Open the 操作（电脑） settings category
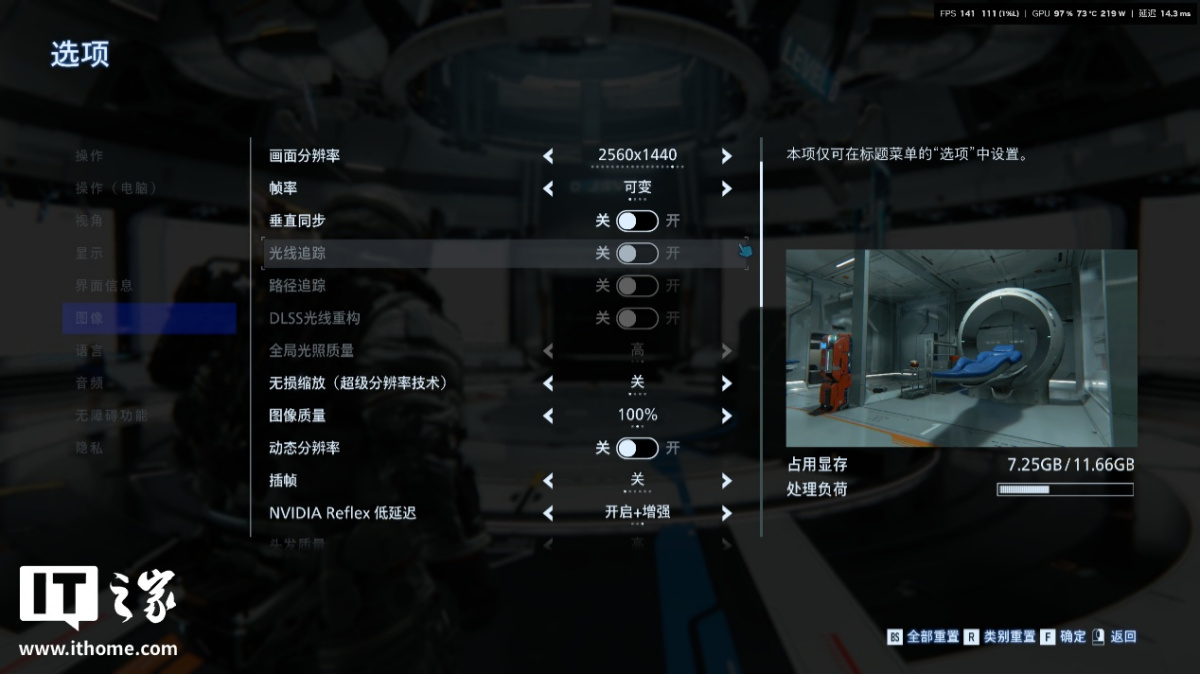 116,188
